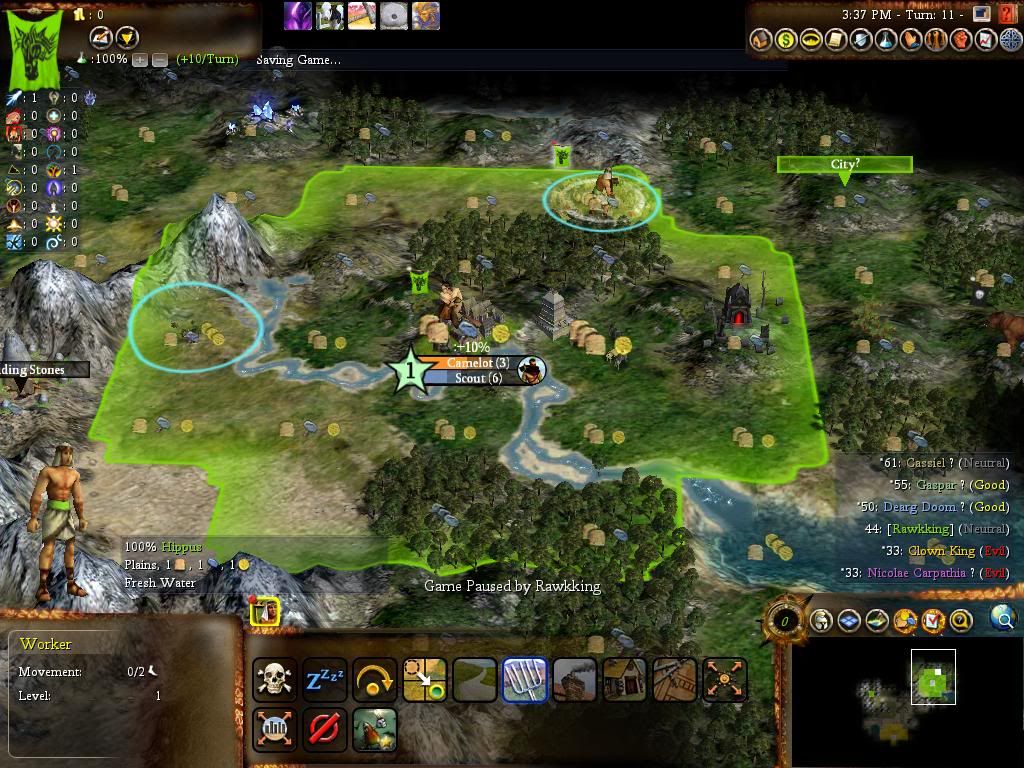Open the Technology Advisor flask icon
Screen dimensions: 1024x768
point(886,40)
